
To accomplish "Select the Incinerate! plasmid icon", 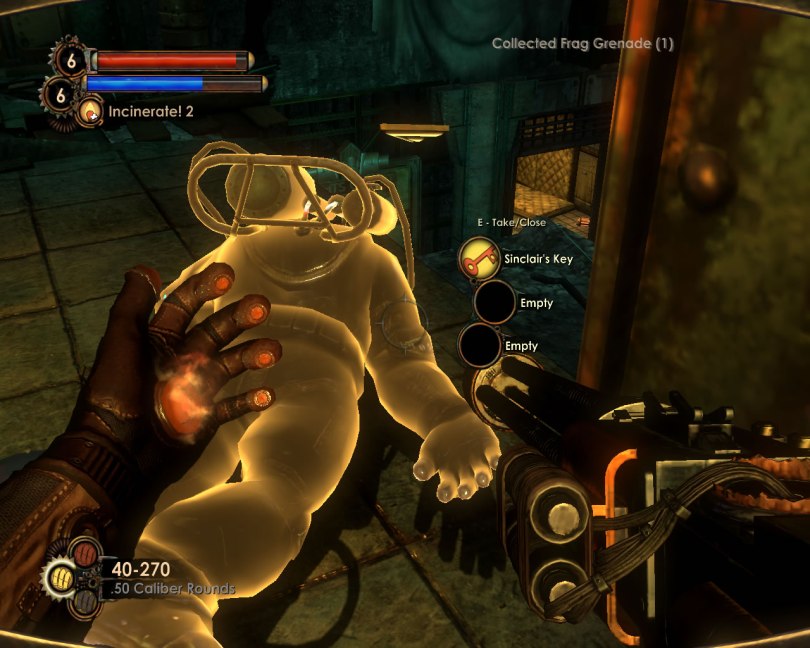I will 91,111.
